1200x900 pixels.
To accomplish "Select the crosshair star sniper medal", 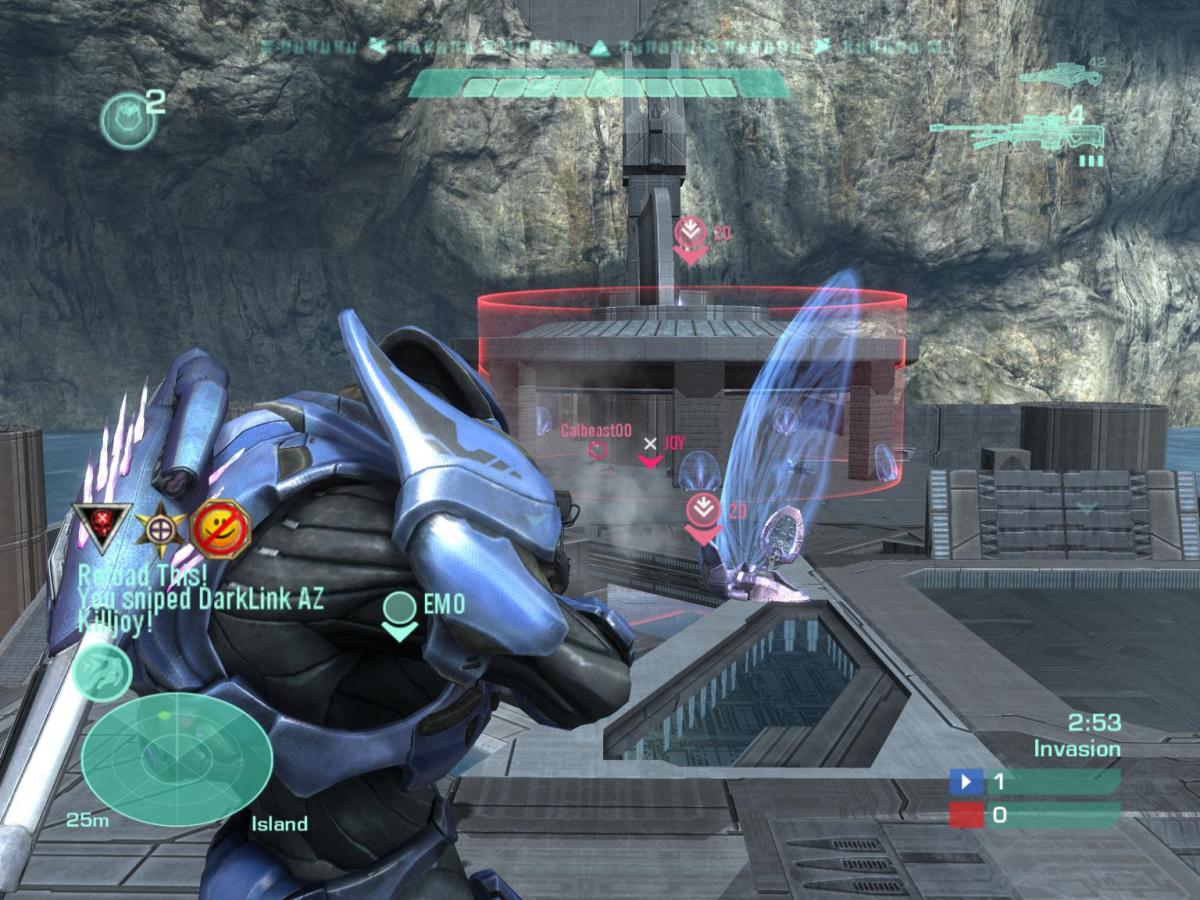I will tap(158, 526).
